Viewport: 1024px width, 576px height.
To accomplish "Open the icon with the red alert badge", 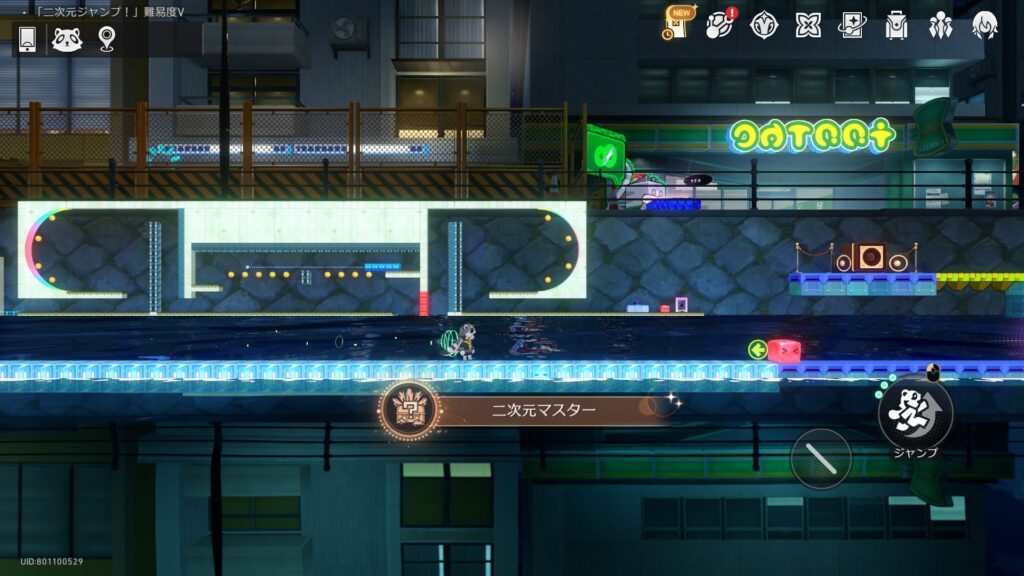I will pos(719,25).
